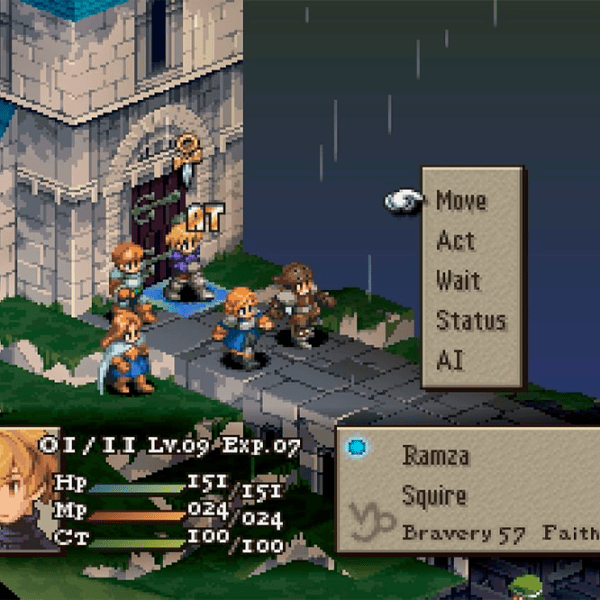Select Move in the command menu
This screenshot has width=600, height=600.
pyautogui.click(x=461, y=201)
